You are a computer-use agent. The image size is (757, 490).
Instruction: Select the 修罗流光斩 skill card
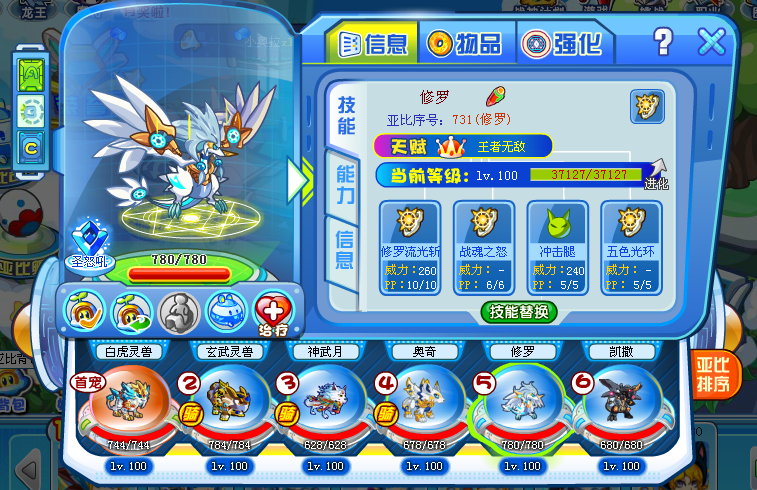click(408, 246)
